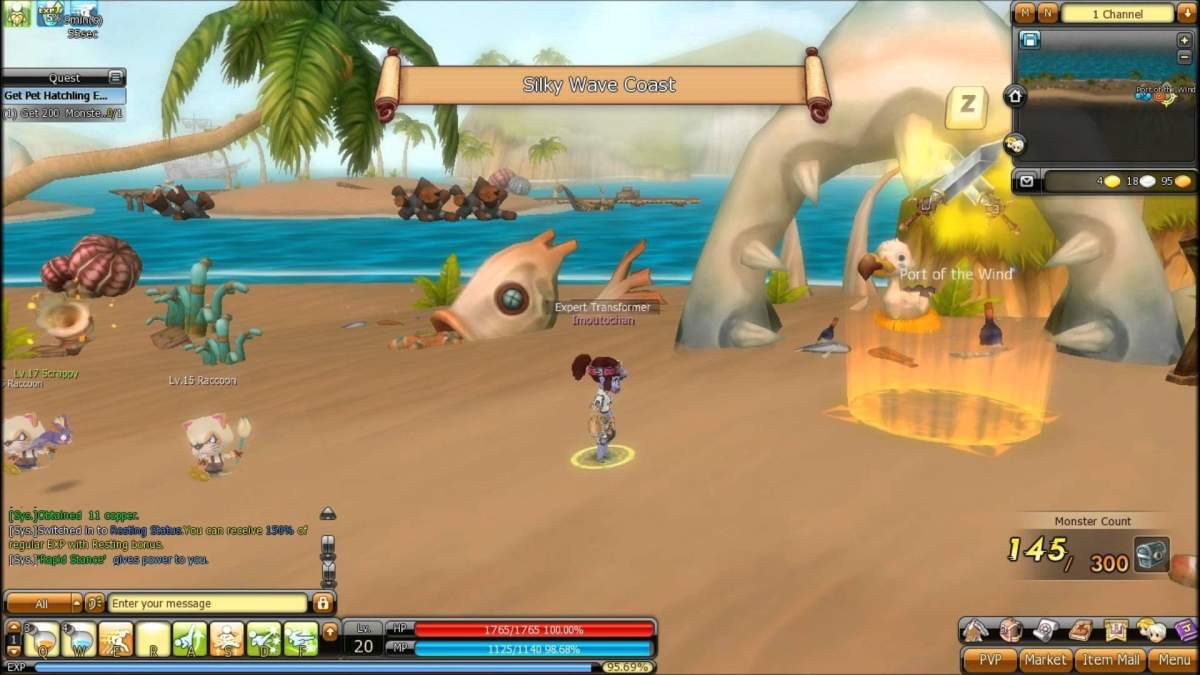Activate the skill in the A slot
This screenshot has width=1200, height=675.
(x=190, y=637)
